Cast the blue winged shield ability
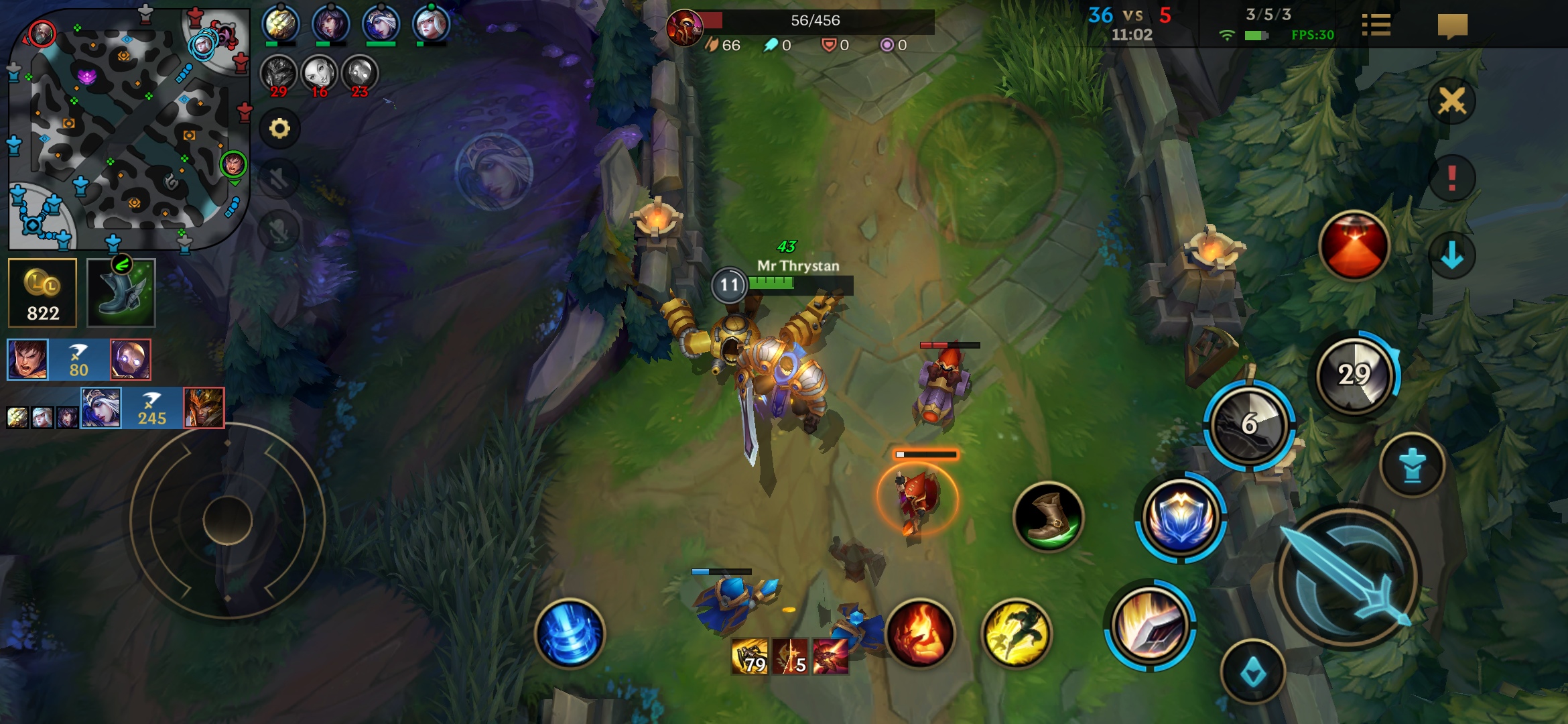Viewport: 1568px width, 724px height. tap(1181, 518)
